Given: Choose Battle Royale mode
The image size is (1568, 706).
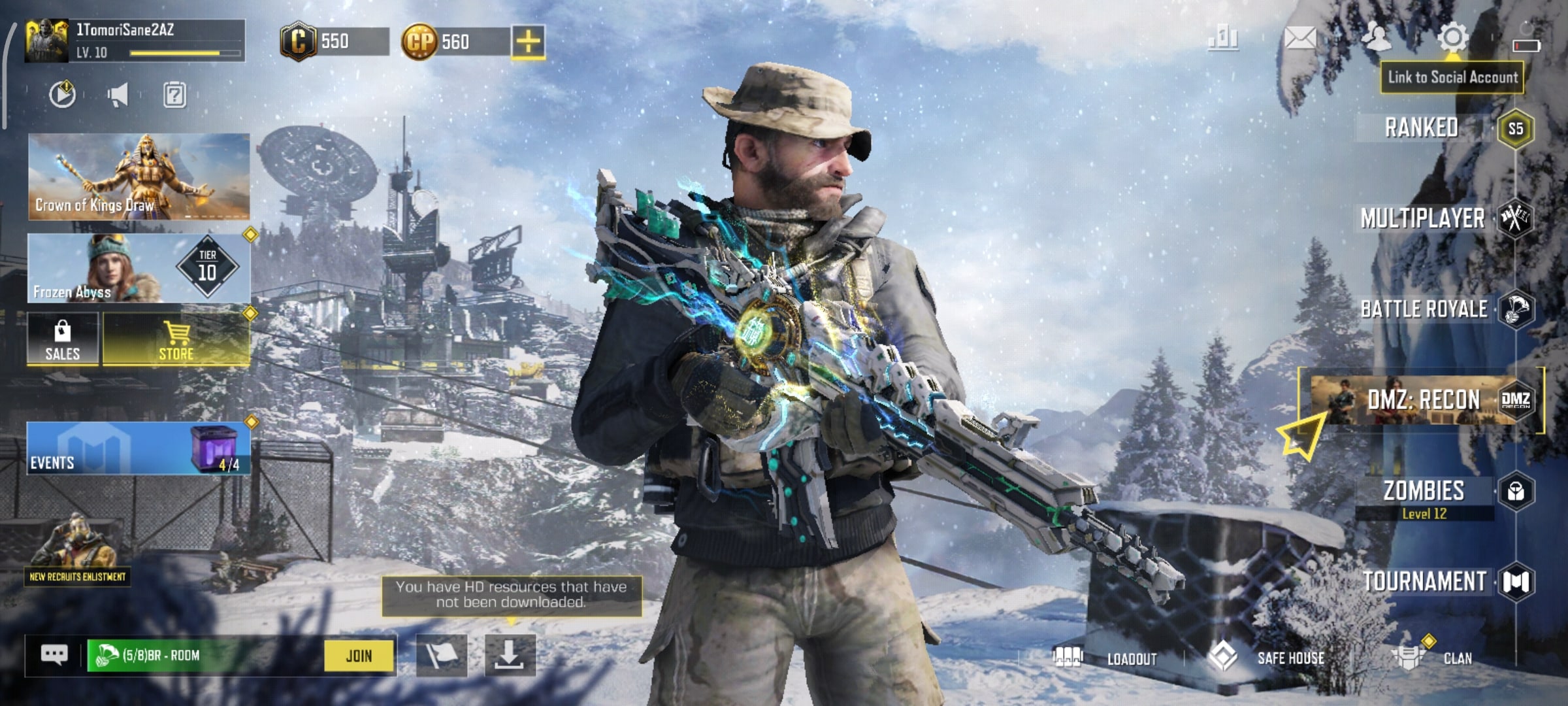Looking at the screenshot, I should pos(1424,309).
